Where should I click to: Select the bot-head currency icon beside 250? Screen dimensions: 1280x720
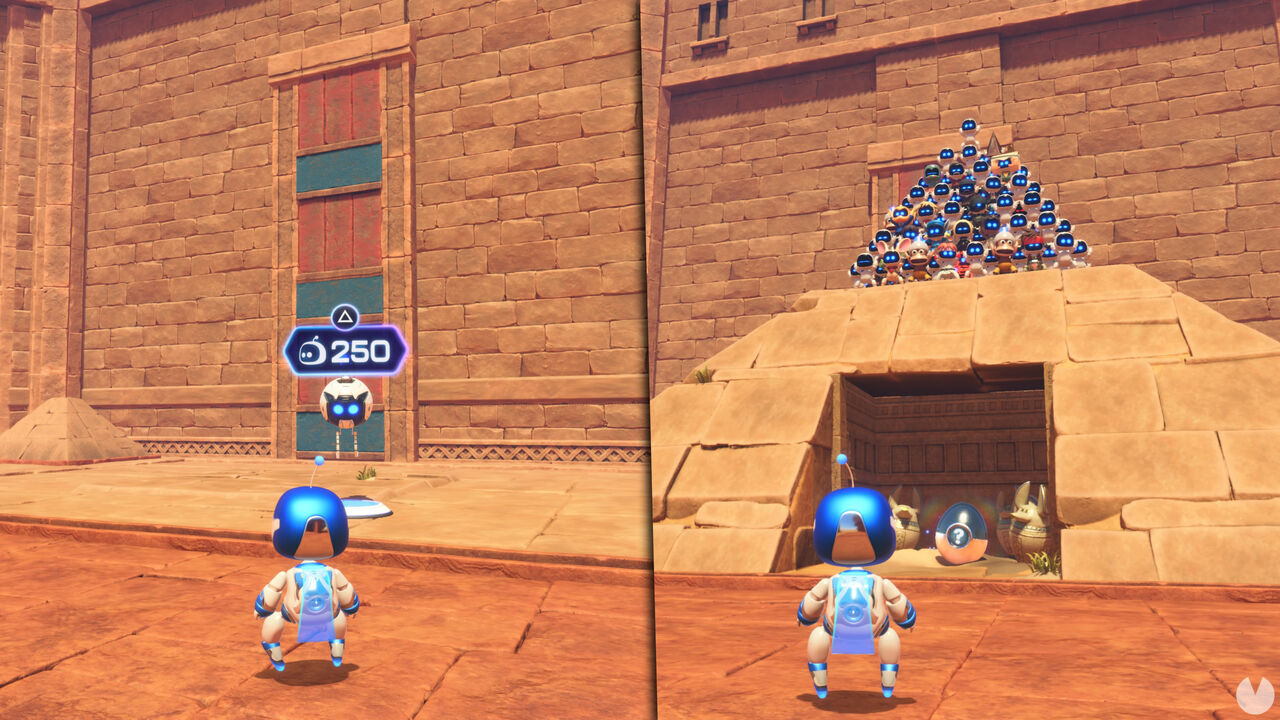[312, 352]
